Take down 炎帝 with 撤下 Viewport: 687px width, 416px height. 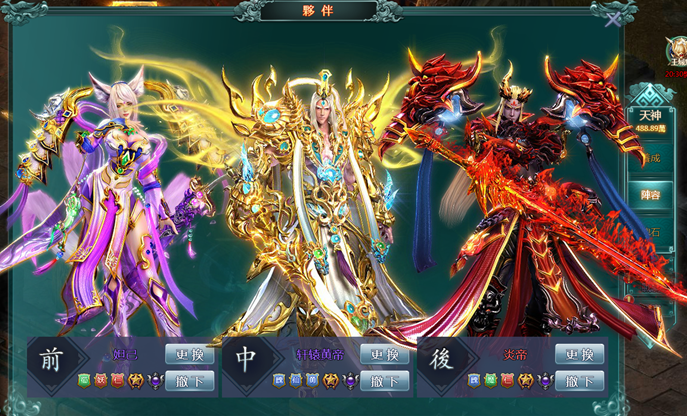[x=579, y=380]
